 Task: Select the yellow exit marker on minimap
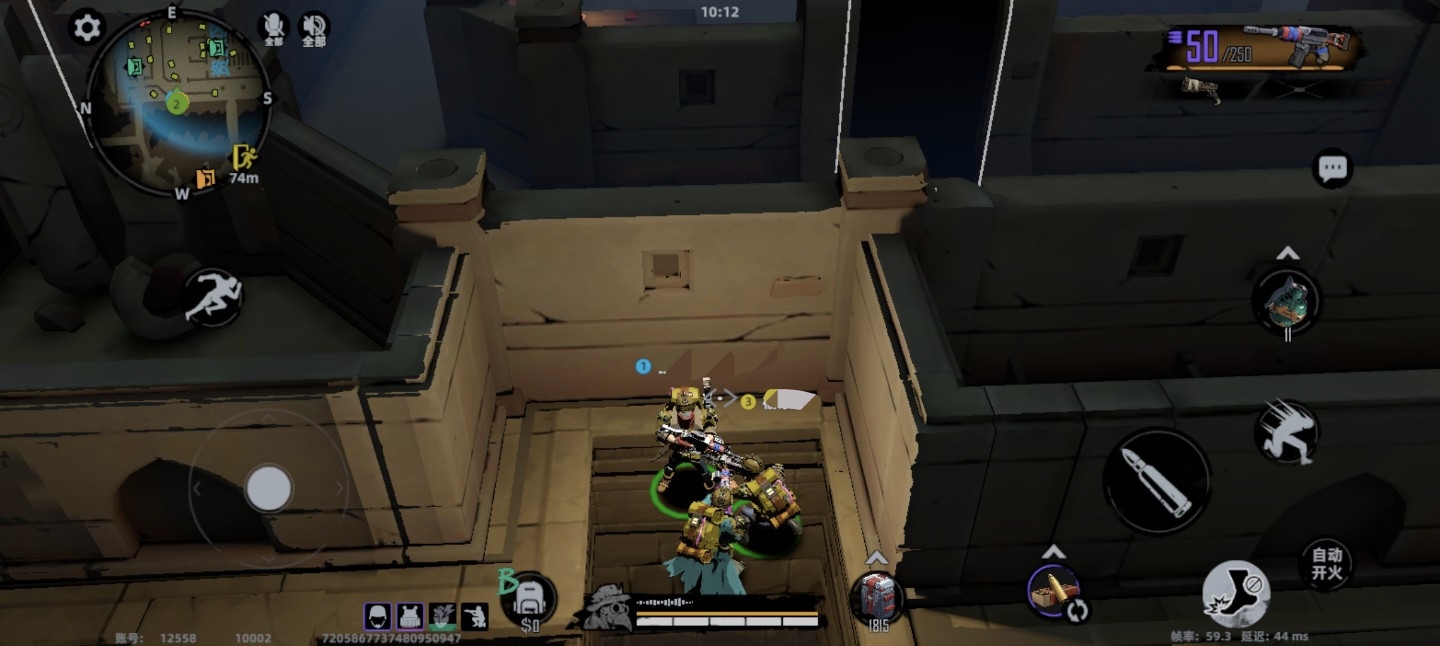pyautogui.click(x=243, y=156)
